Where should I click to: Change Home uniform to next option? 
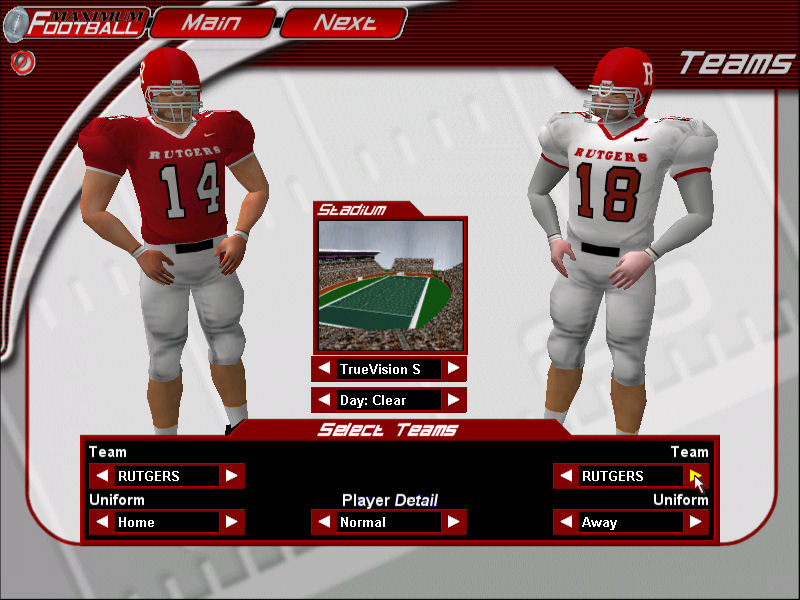(x=232, y=522)
